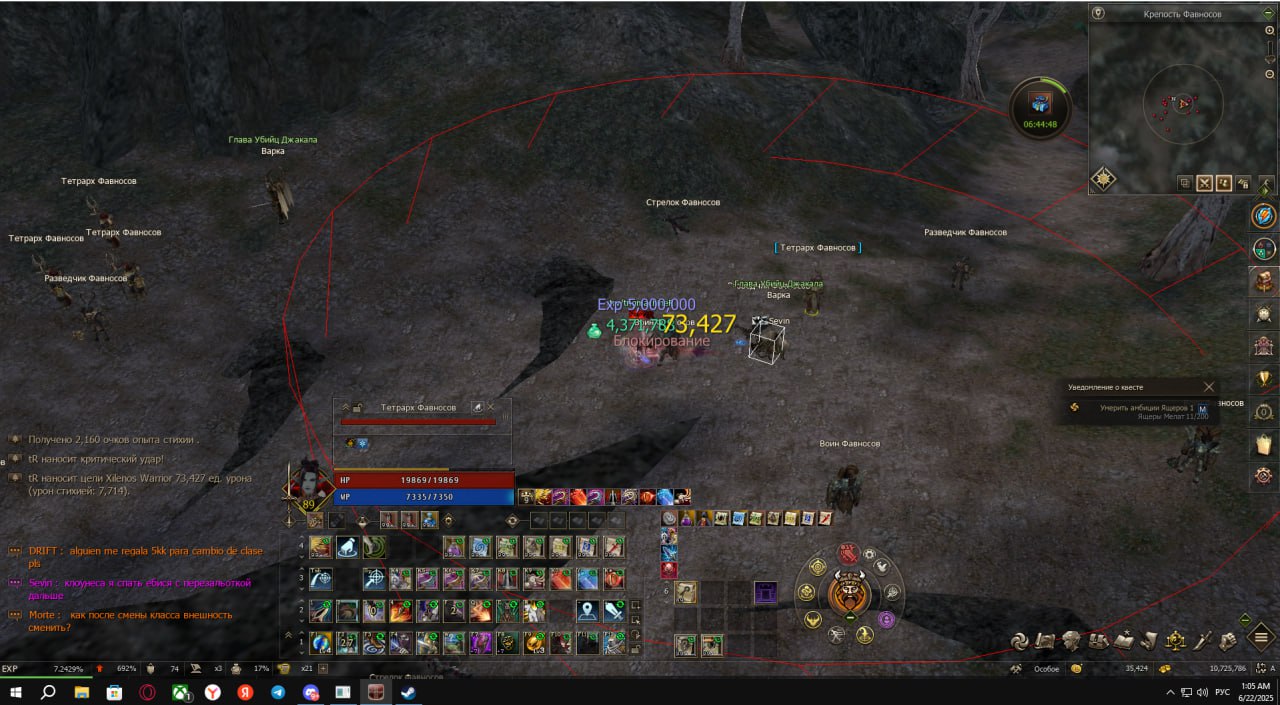1280x705 pixels.
Task: Open the main hamburger menu button
Action: pos(1262,636)
